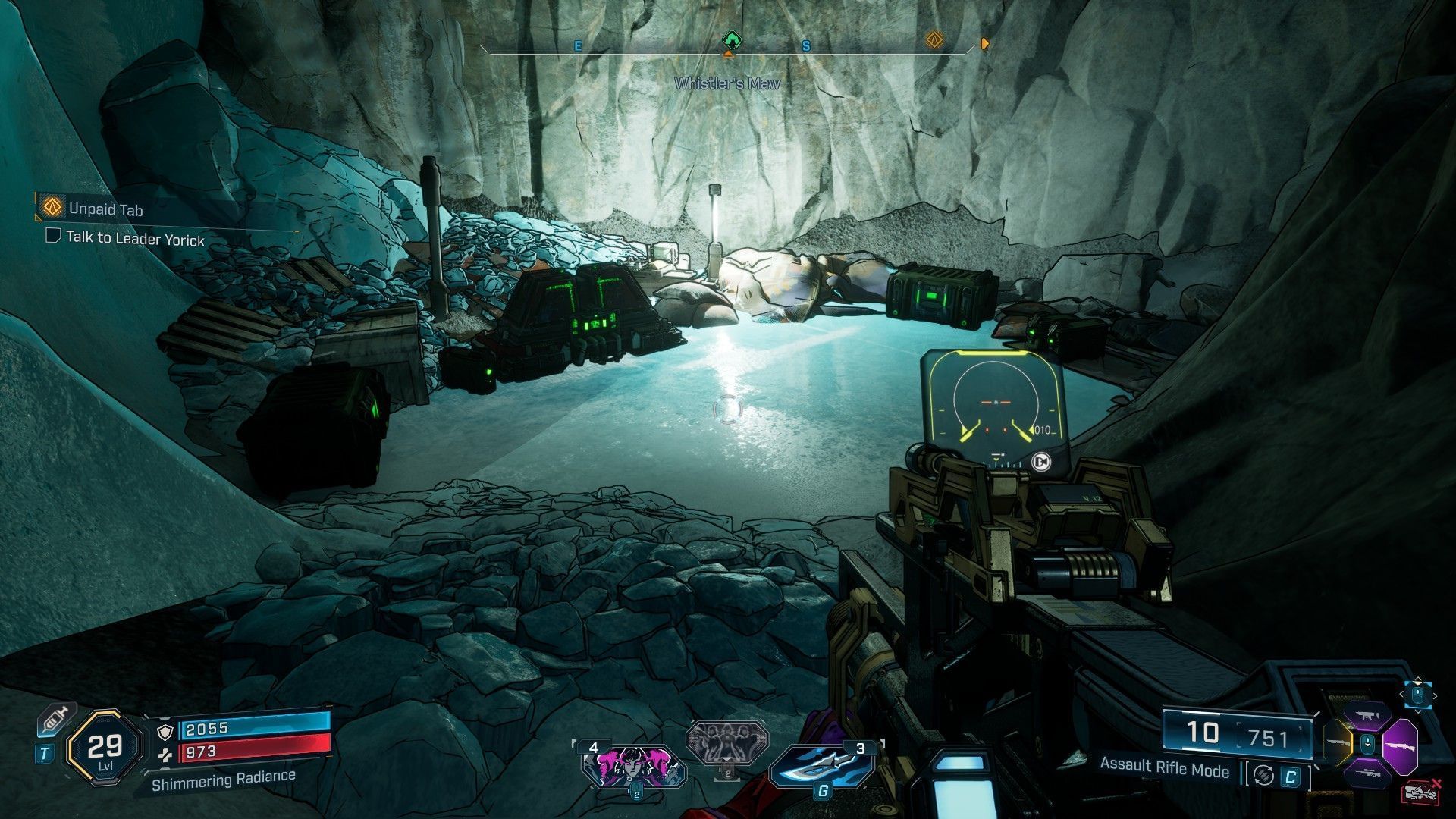Equip the sniper rifle in the bottom slot
The height and width of the screenshot is (819, 1456).
(1368, 773)
